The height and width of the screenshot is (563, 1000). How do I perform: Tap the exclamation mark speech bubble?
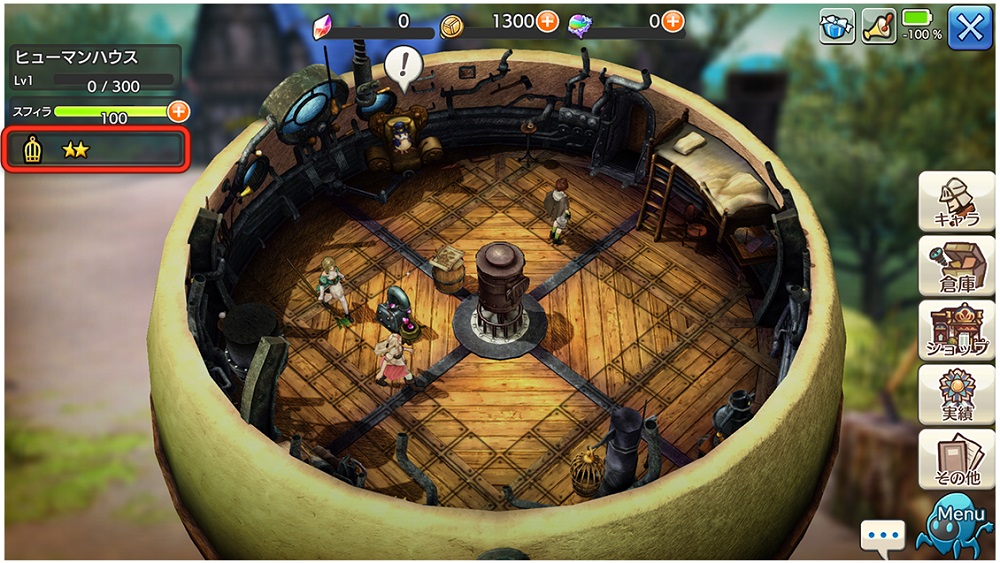403,67
